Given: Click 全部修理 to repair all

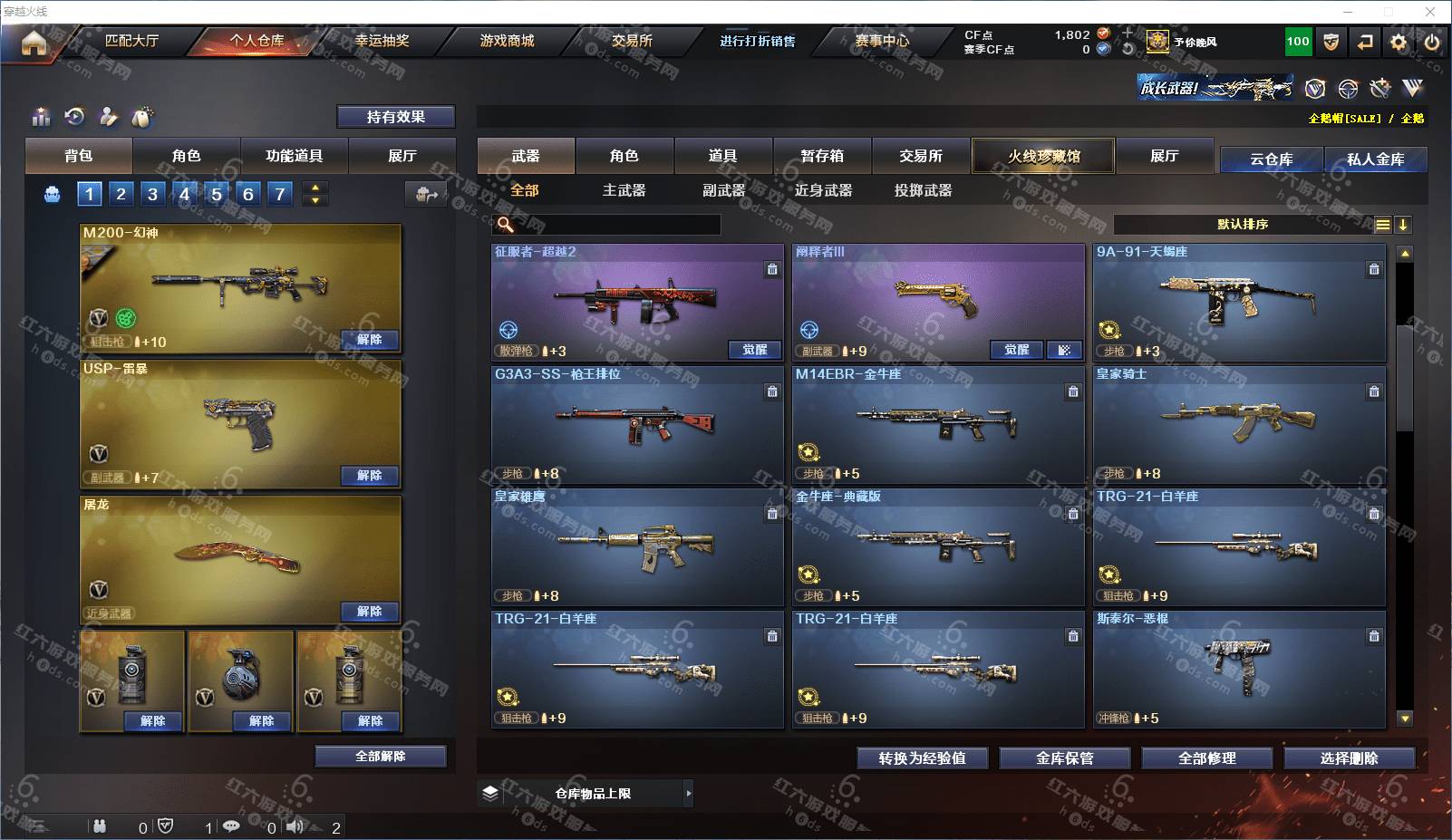Looking at the screenshot, I should (1206, 758).
